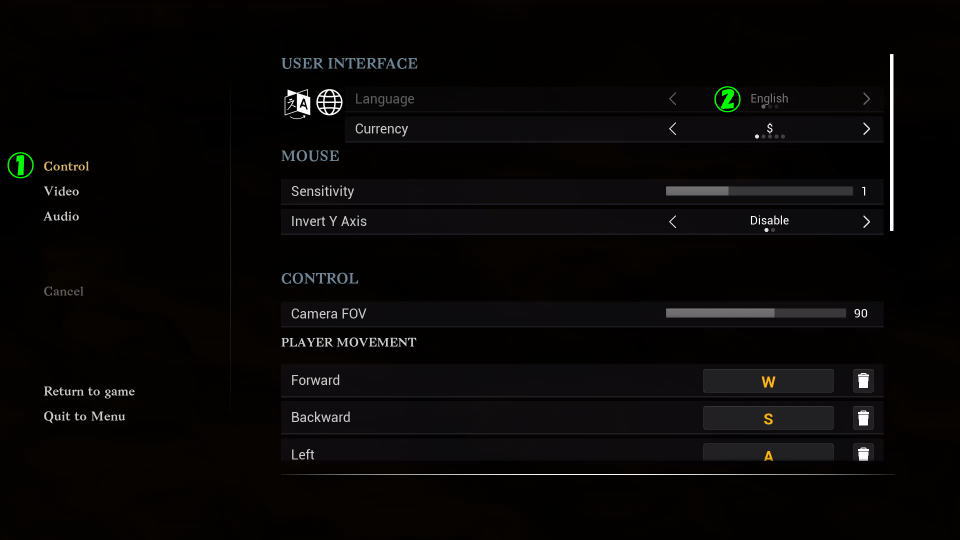The width and height of the screenshot is (960, 540).
Task: Select next Language with right arrow
Action: [x=866, y=99]
